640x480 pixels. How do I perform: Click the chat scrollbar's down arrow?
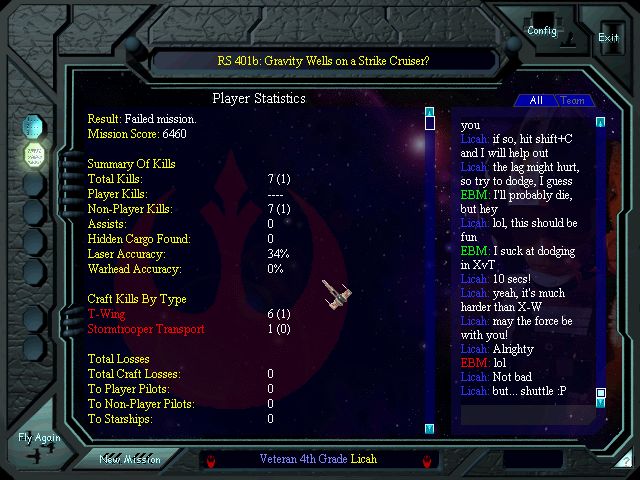[x=601, y=403]
